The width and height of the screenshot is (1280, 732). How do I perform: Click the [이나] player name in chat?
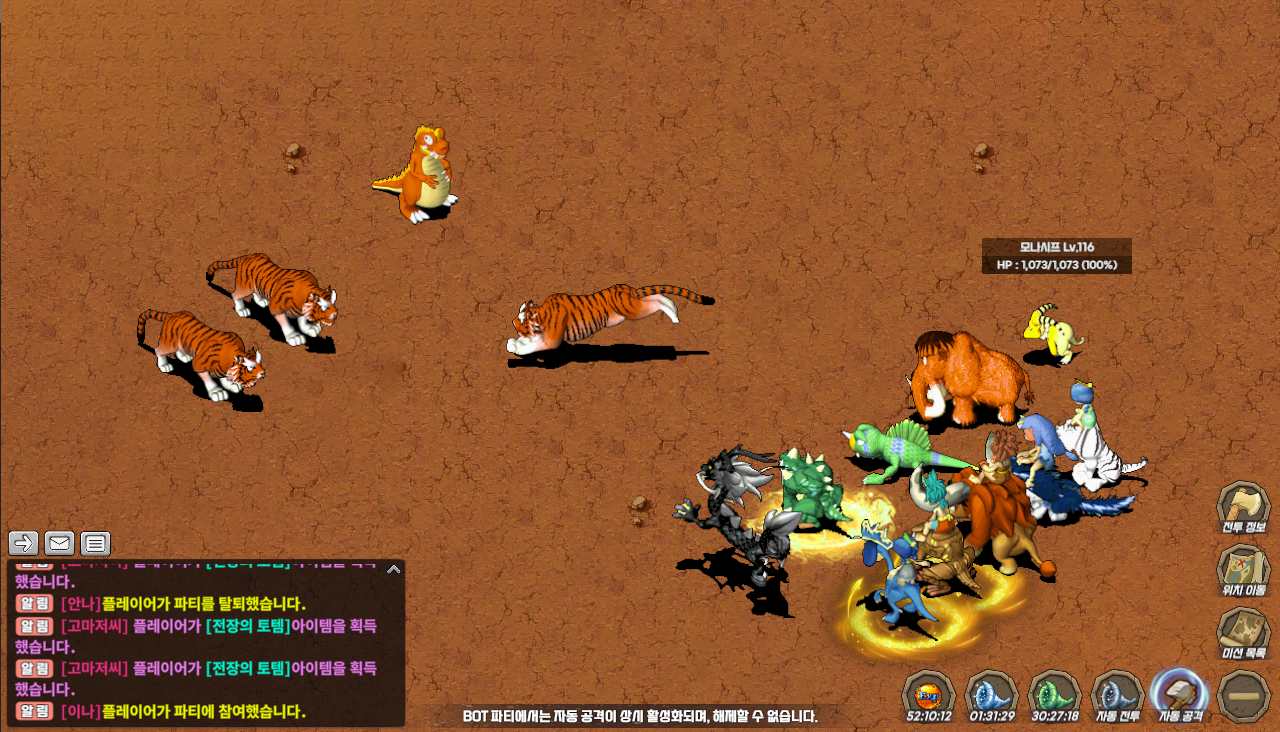click(x=80, y=711)
